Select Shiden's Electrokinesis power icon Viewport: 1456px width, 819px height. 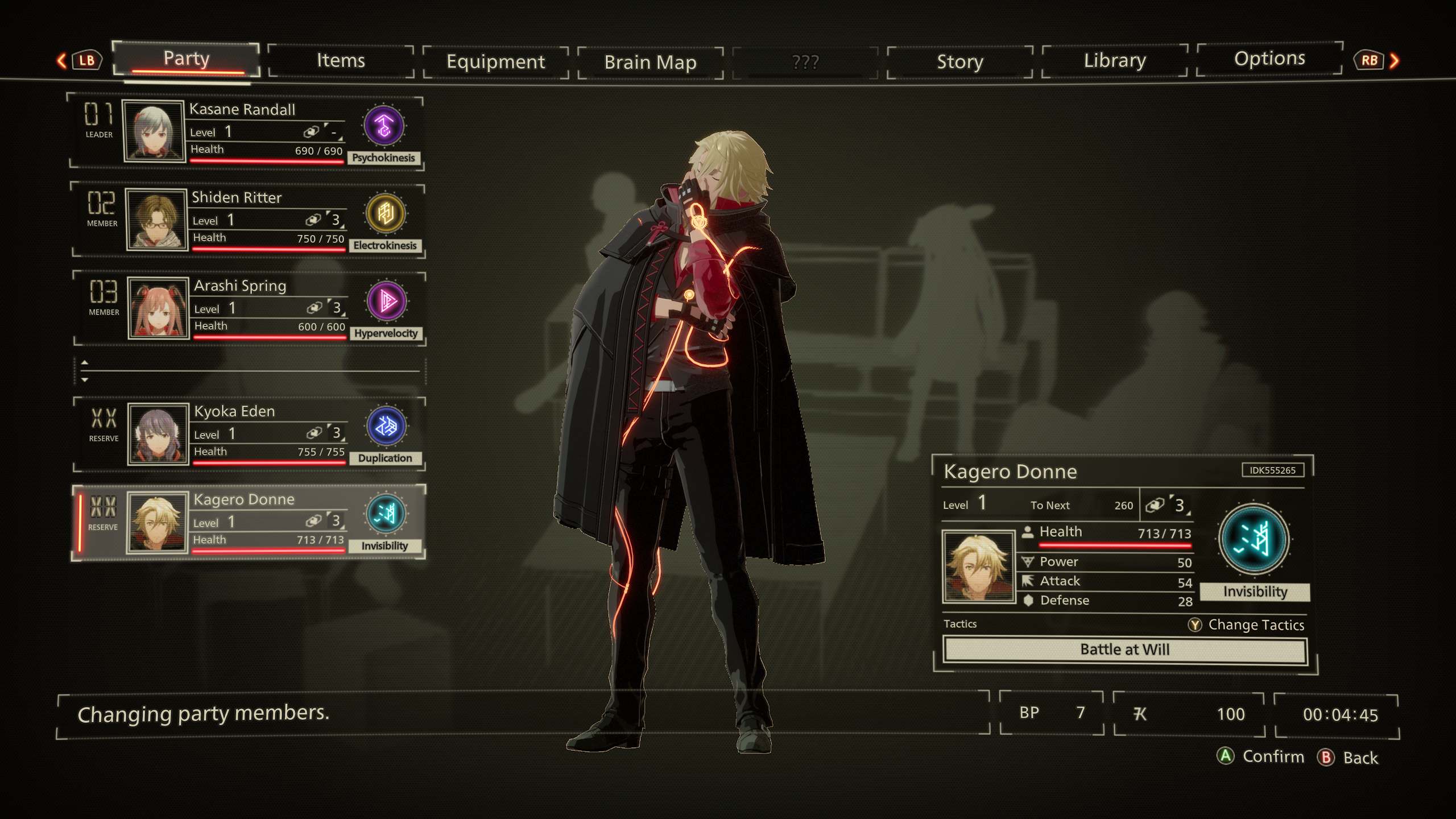[386, 214]
